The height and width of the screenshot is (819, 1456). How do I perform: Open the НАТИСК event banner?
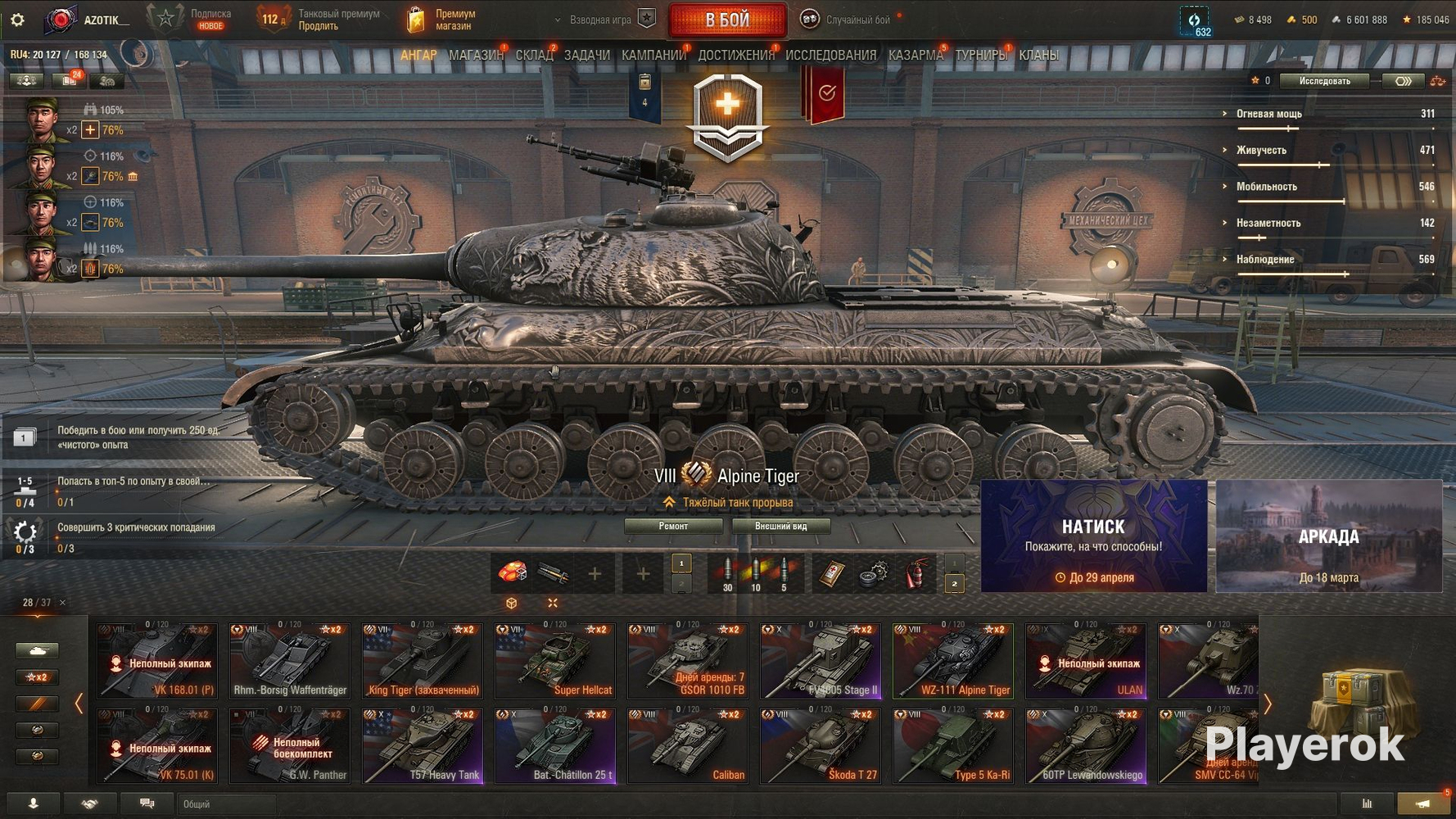1093,536
